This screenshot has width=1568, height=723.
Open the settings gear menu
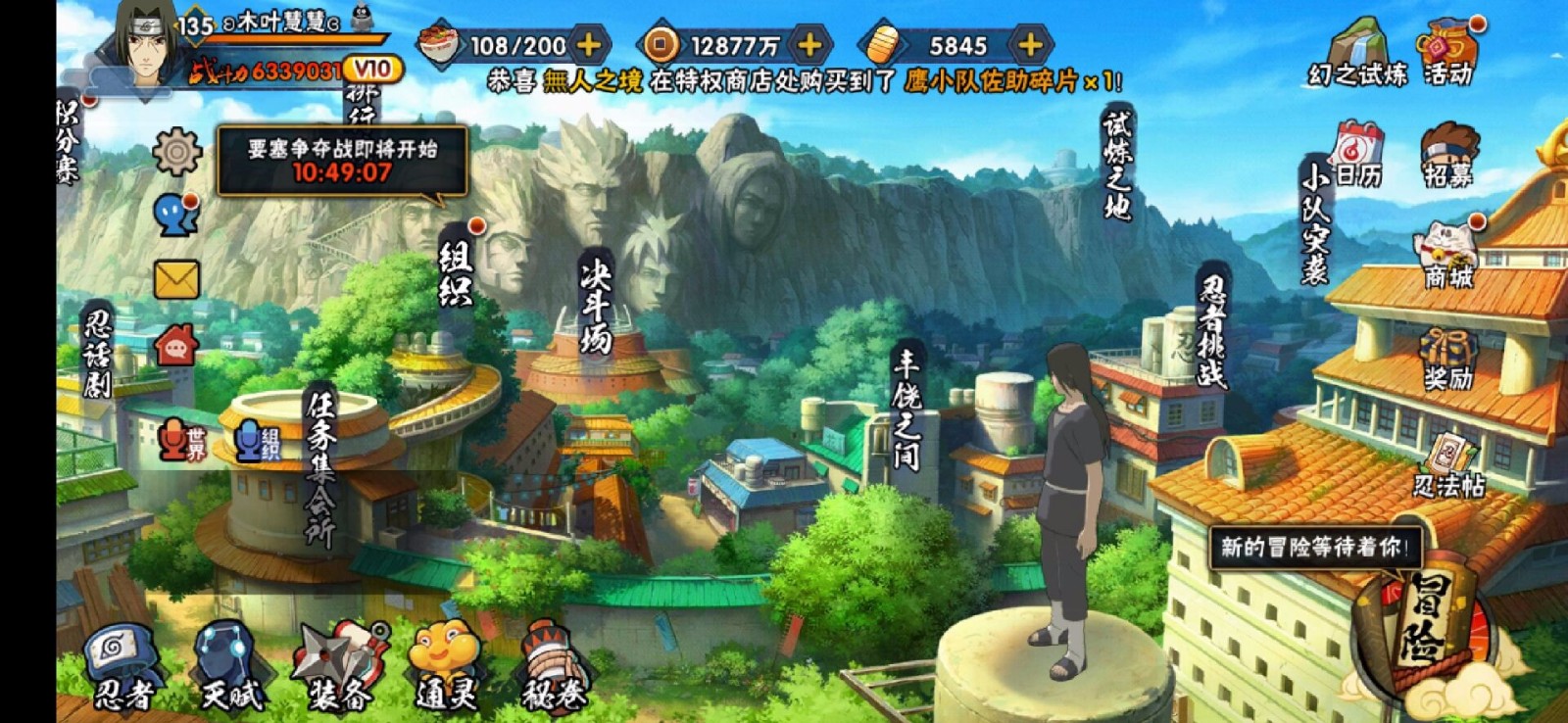(x=172, y=152)
